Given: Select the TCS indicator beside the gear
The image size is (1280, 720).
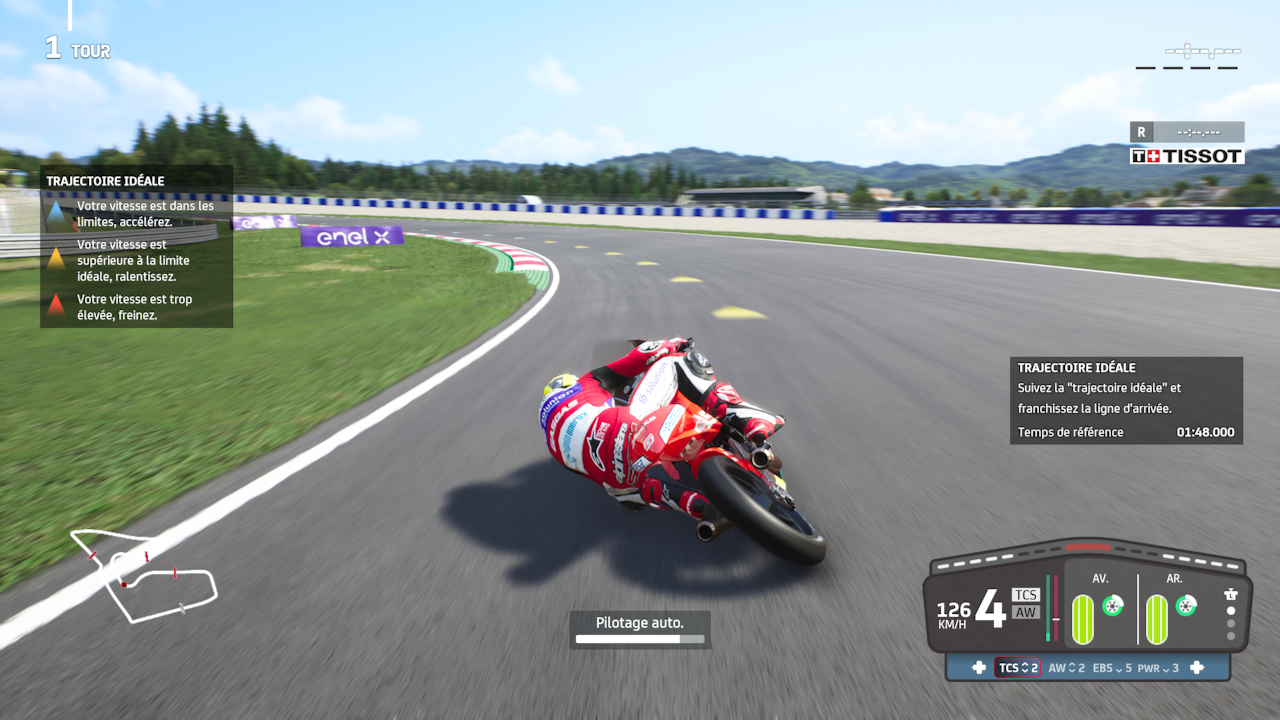Looking at the screenshot, I should click(1026, 595).
